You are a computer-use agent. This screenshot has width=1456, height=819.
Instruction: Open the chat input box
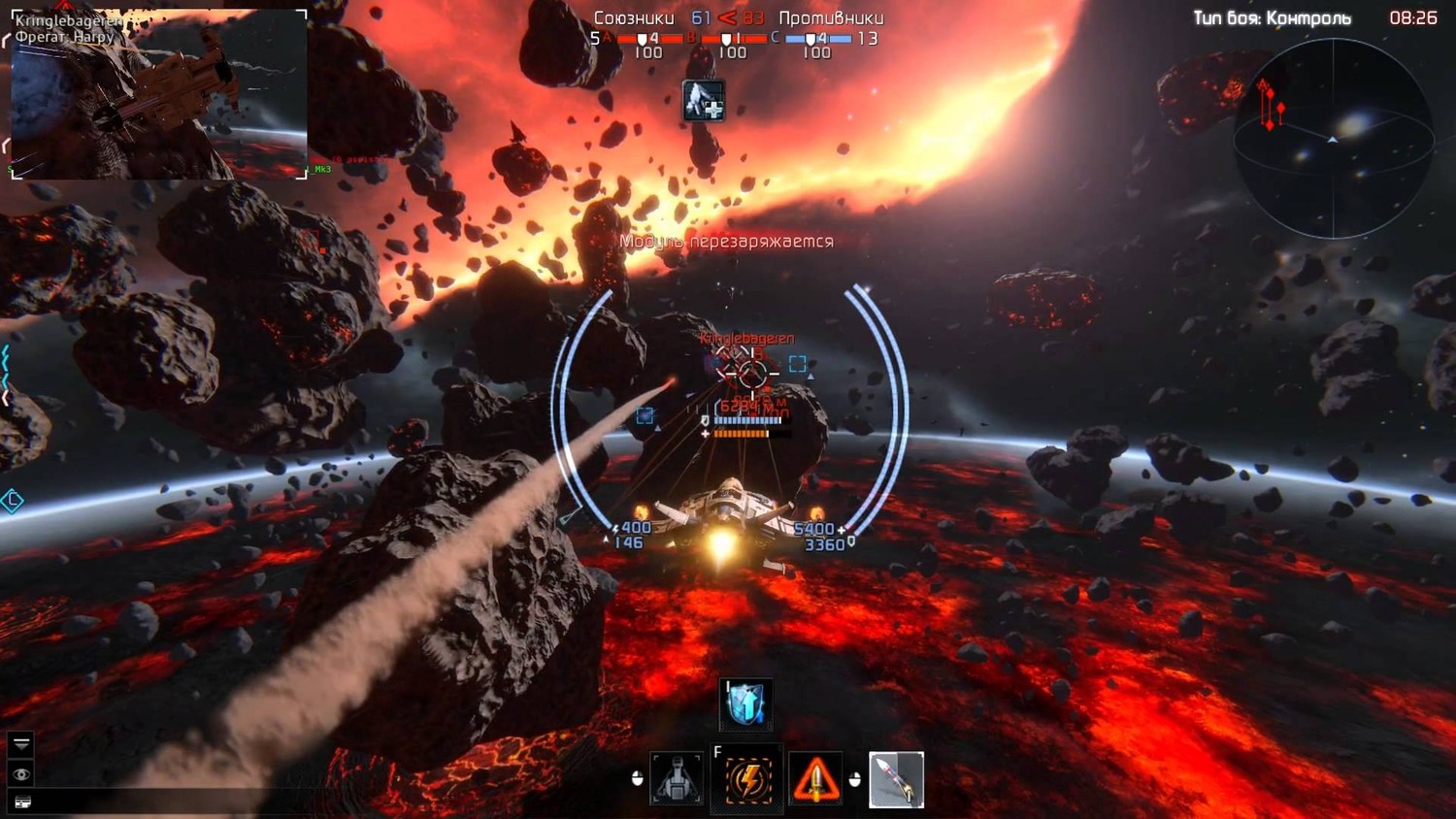point(21,802)
